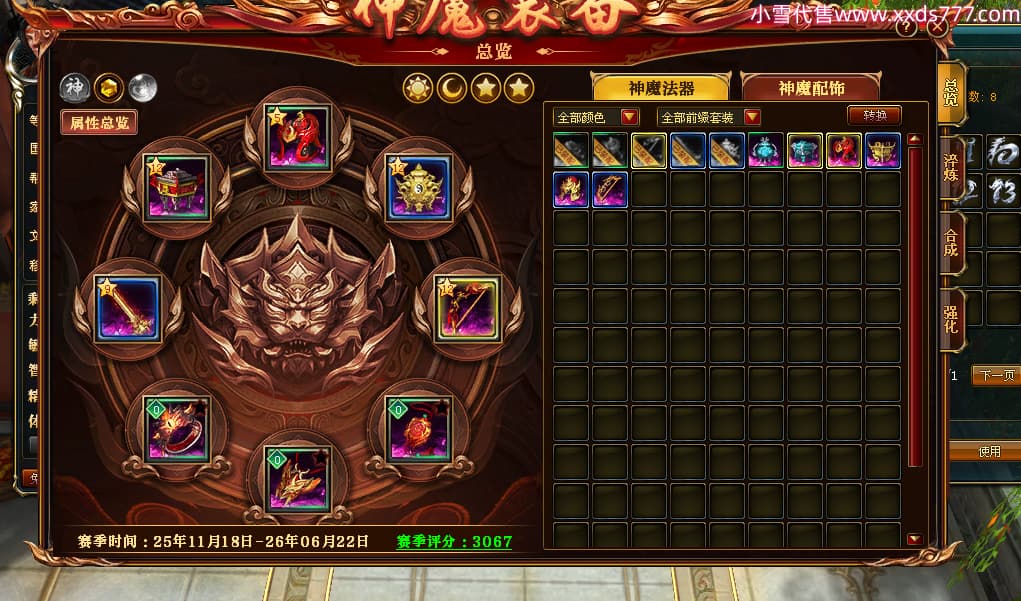Select the equipped red cauldron artifact slot
Viewport: 1021px width, 601px height.
tap(177, 187)
